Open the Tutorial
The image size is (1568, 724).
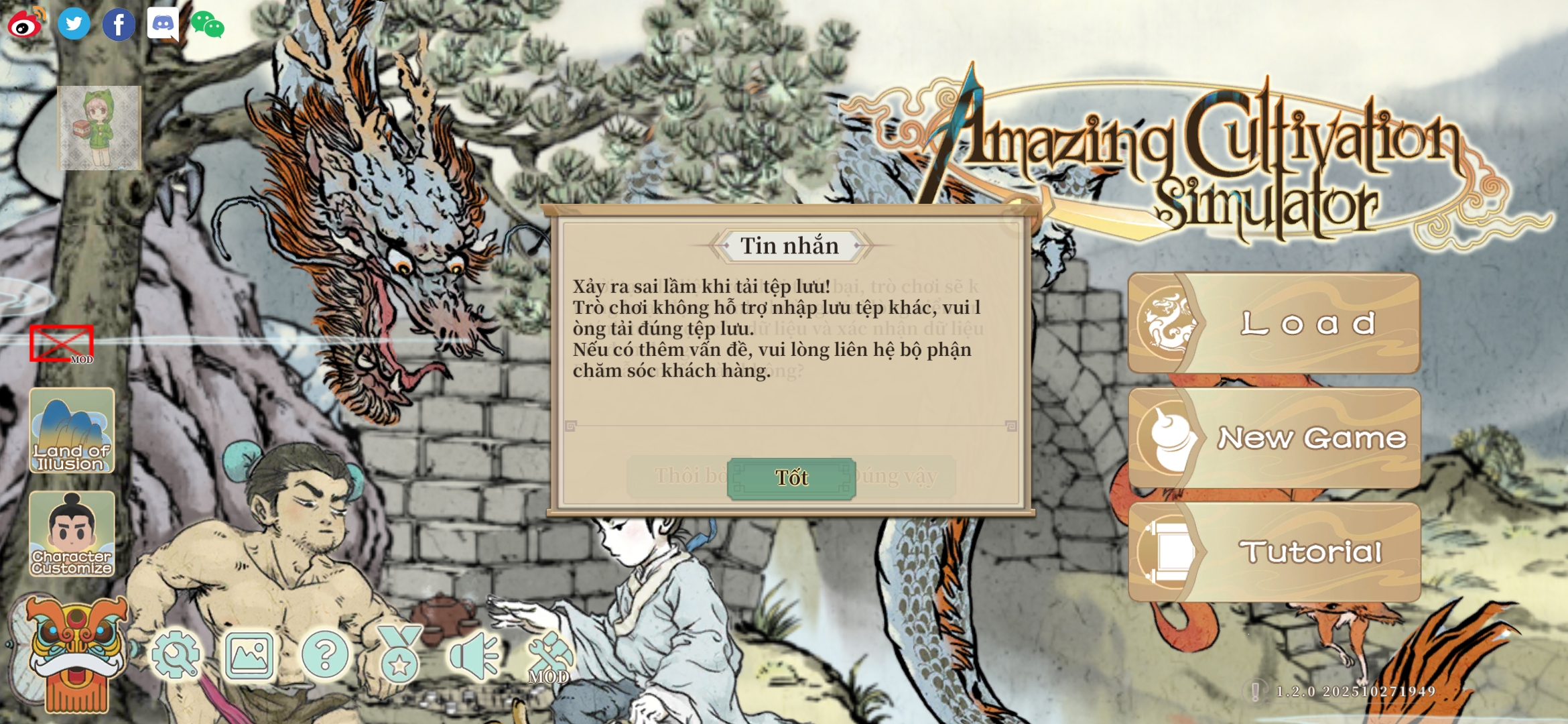[1275, 552]
